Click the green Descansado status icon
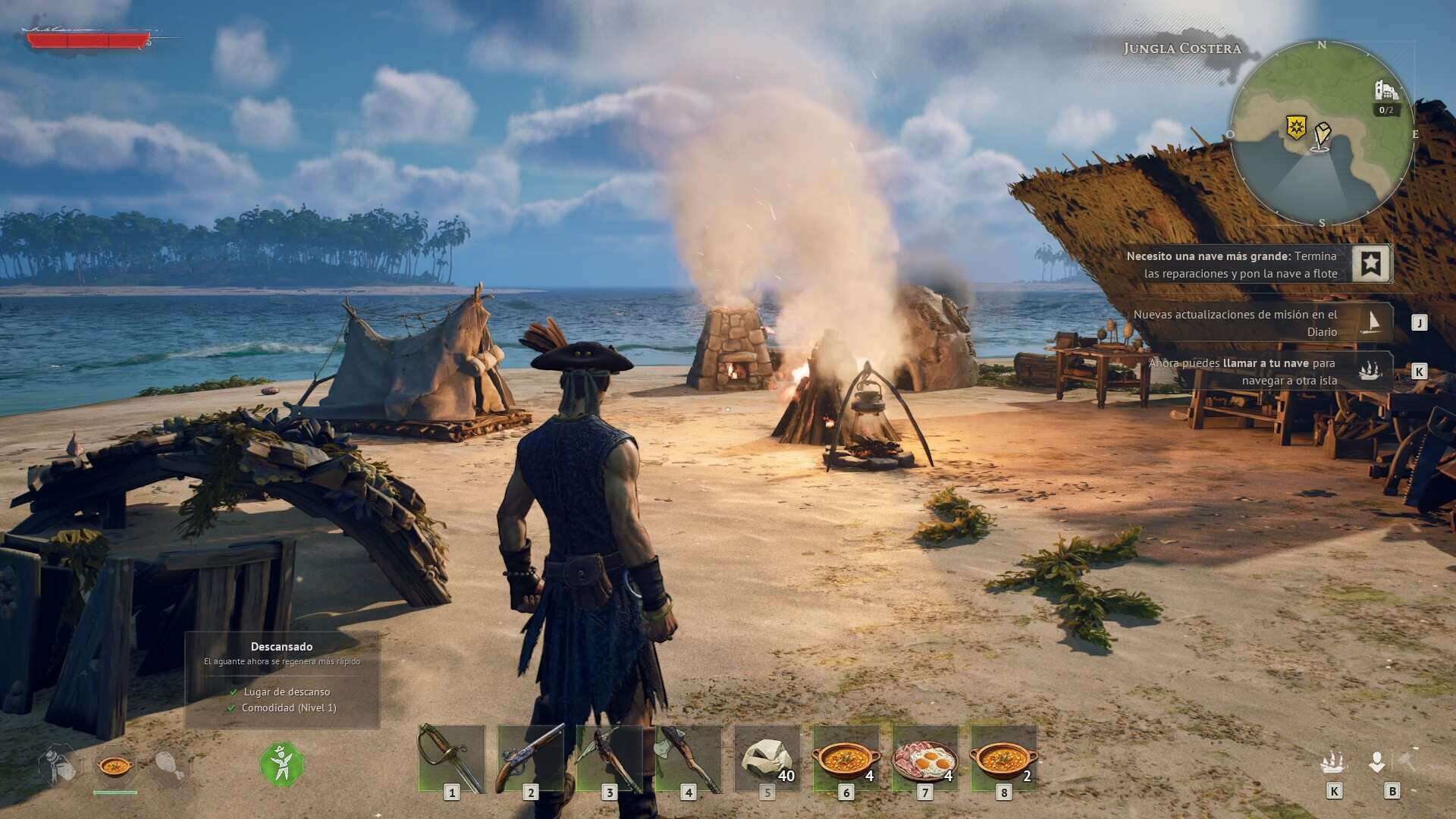This screenshot has height=819, width=1456. [x=282, y=764]
